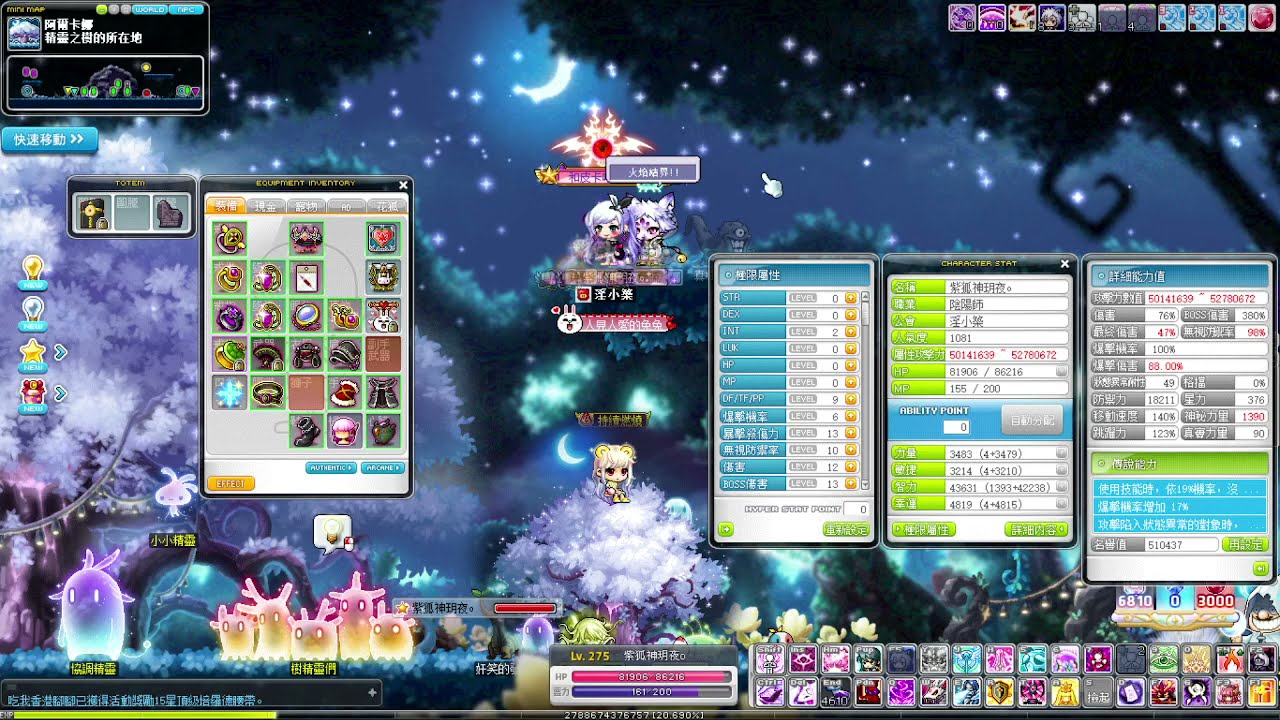Open the 寵物 equipment tab
Screen dimensions: 1280x720
click(x=305, y=206)
